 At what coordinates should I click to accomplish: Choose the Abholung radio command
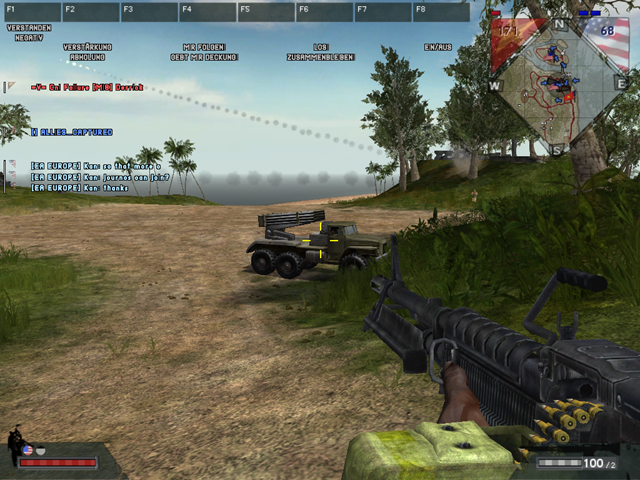click(x=87, y=57)
